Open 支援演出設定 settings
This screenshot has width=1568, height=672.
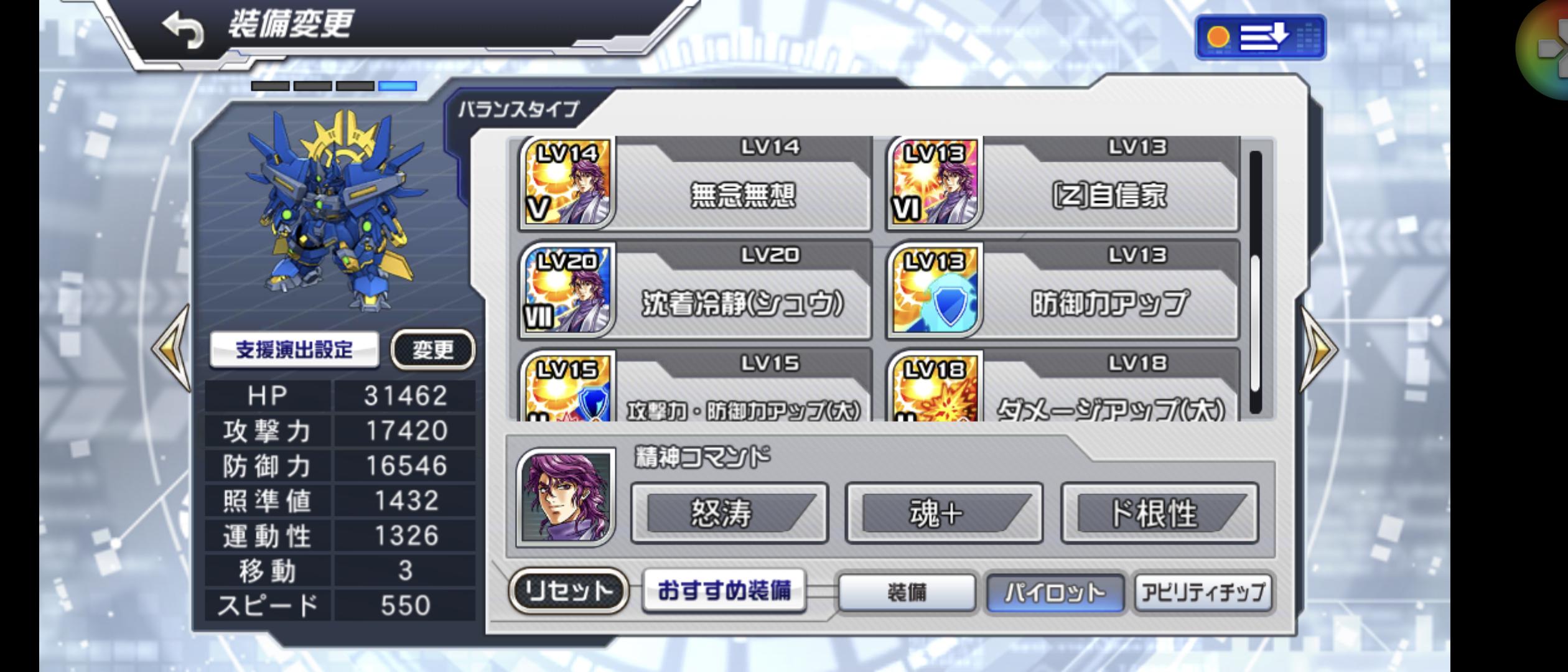tap(294, 350)
